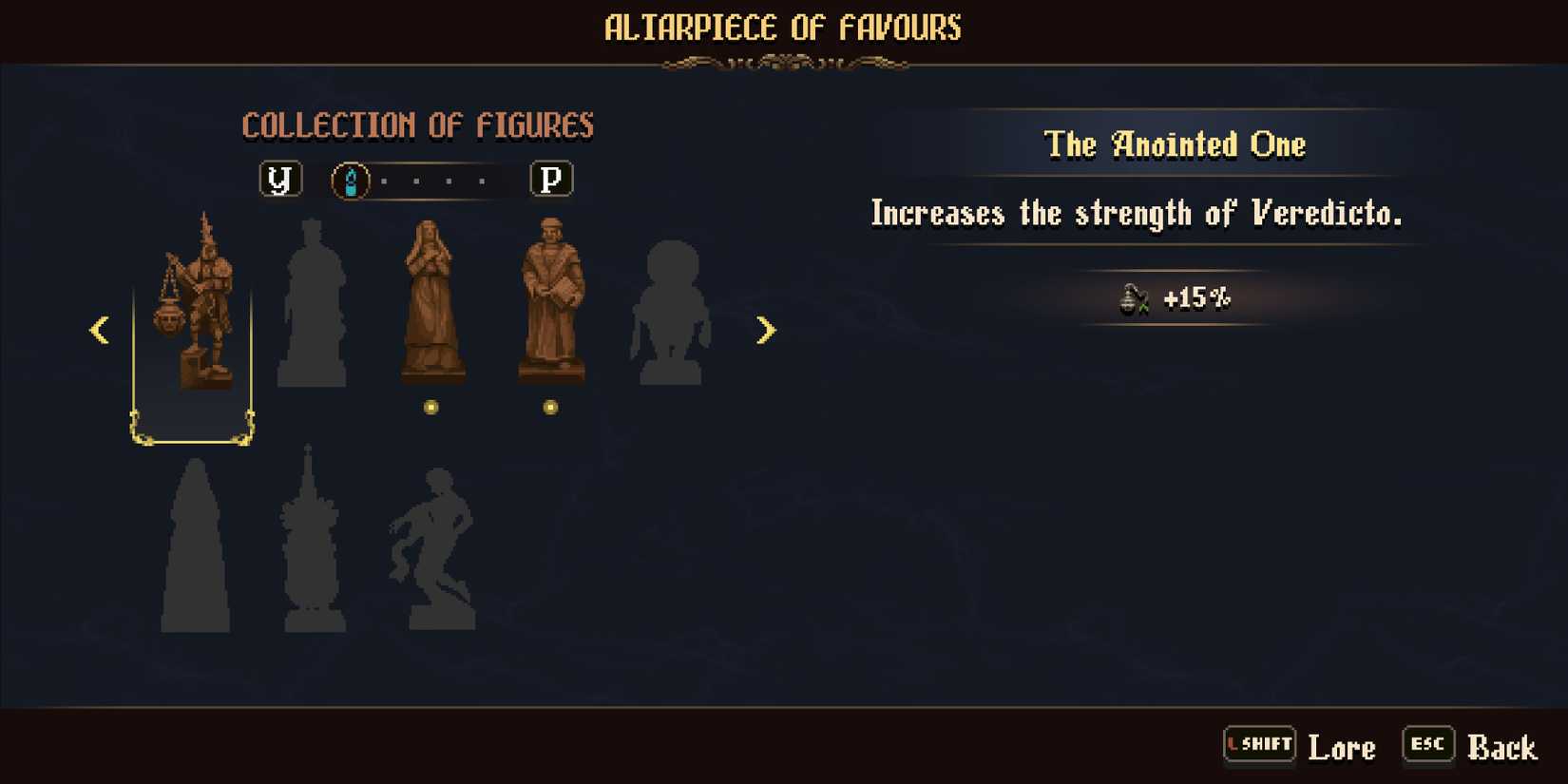The width and height of the screenshot is (1568, 784).
Task: Toggle equip dot under the monk figure
Action: [551, 409]
